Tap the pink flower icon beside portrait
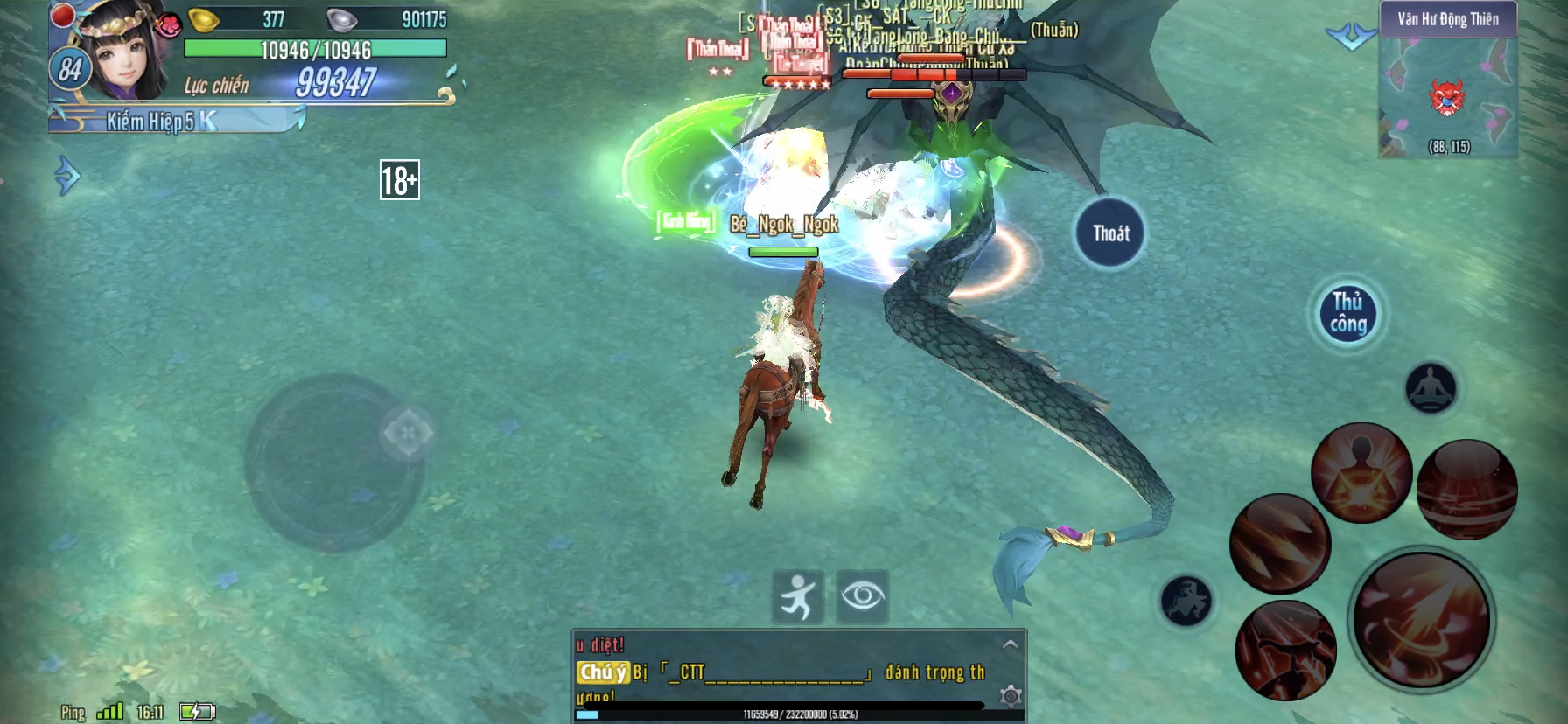 pyautogui.click(x=168, y=24)
